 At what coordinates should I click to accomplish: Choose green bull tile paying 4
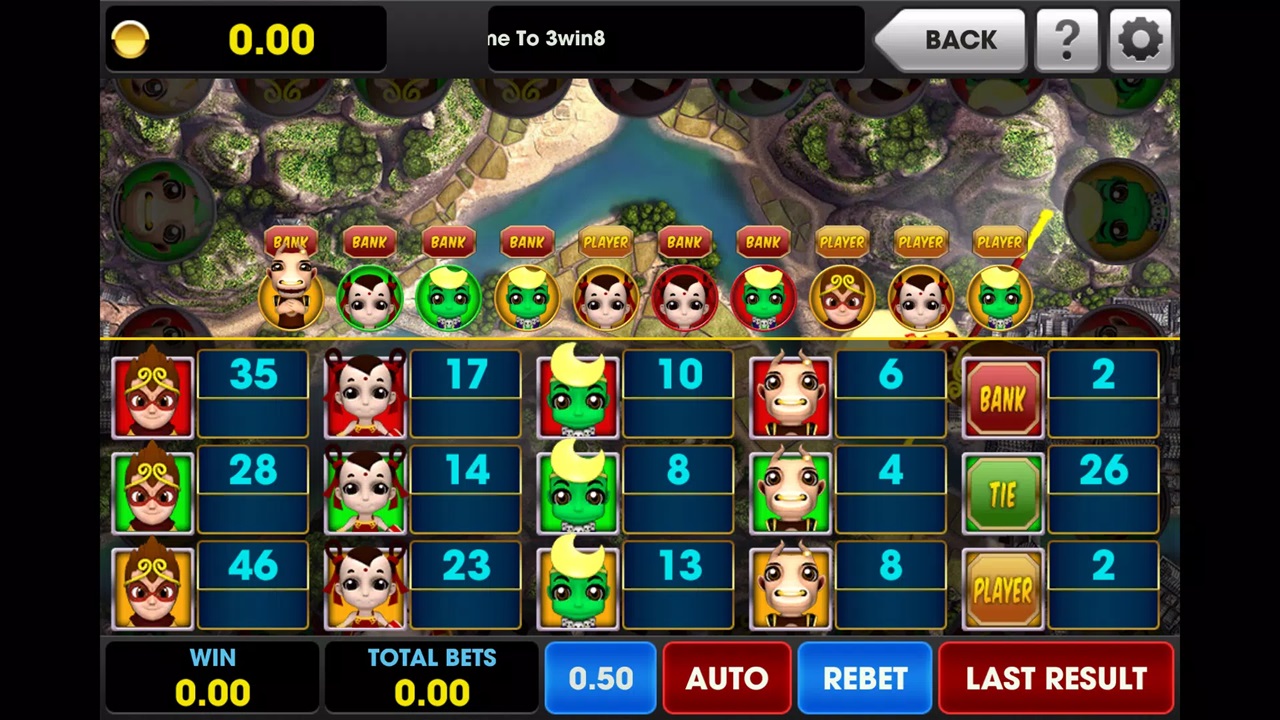(790, 492)
